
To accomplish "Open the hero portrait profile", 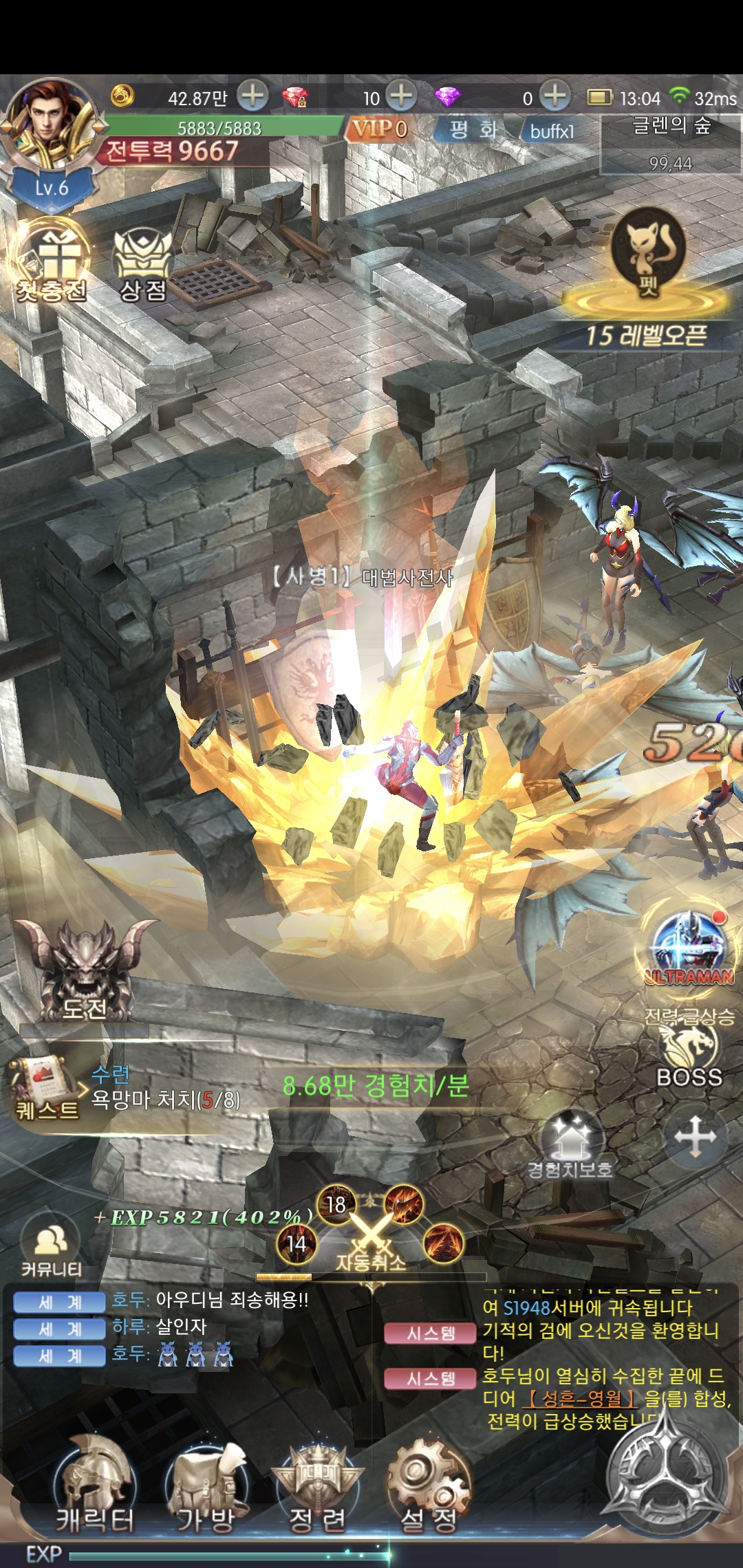I will click(x=48, y=124).
